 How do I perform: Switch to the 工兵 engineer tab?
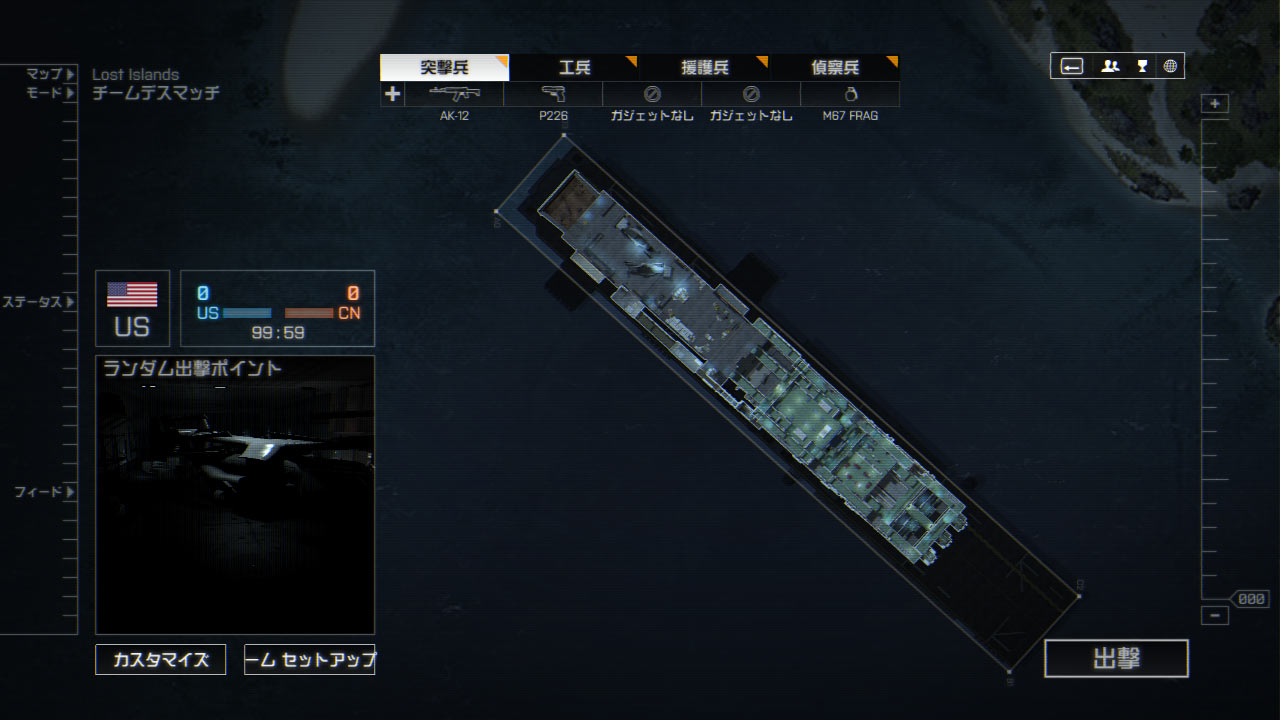click(x=574, y=68)
